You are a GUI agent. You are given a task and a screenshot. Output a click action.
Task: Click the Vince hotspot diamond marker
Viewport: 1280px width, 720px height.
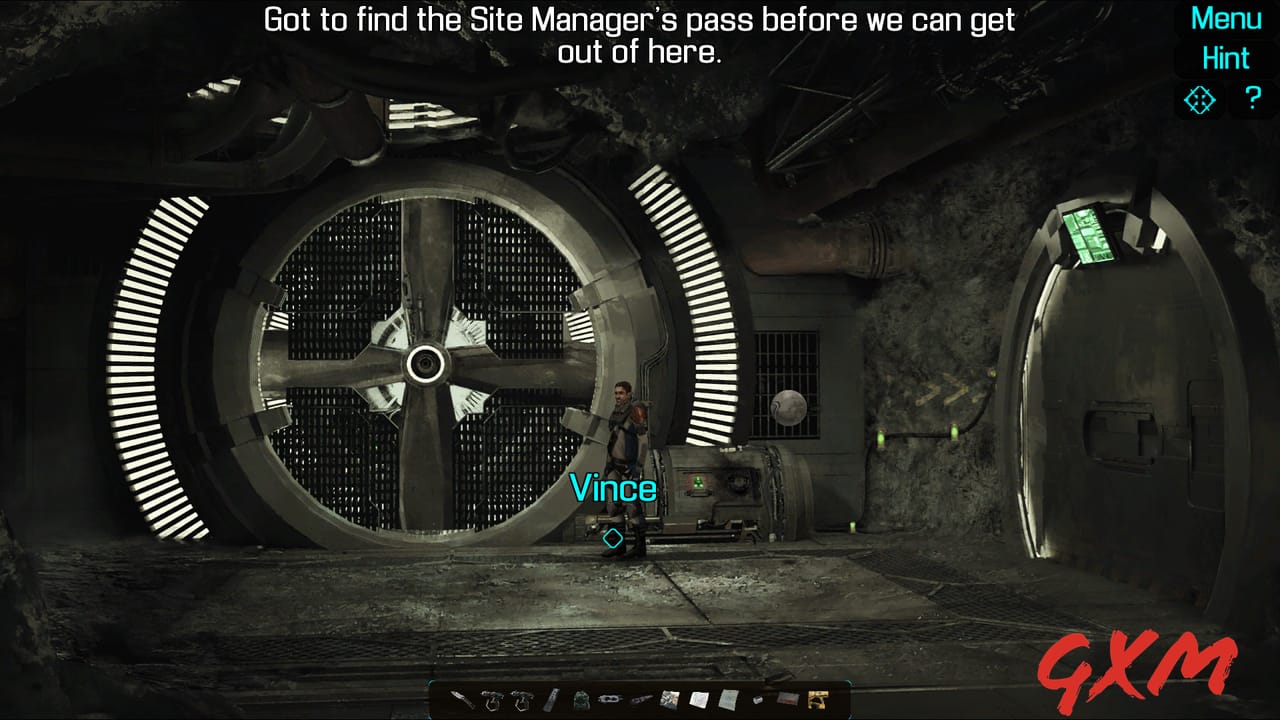613,538
